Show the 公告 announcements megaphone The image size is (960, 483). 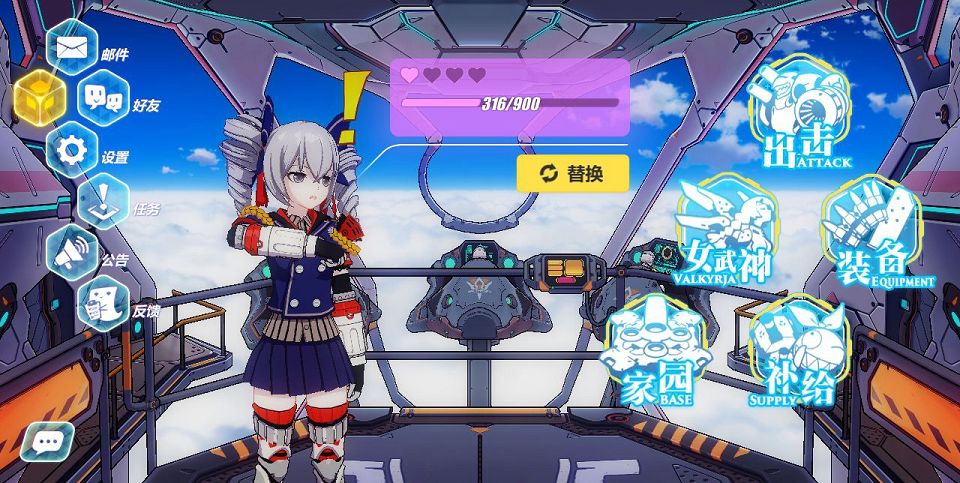[72, 254]
